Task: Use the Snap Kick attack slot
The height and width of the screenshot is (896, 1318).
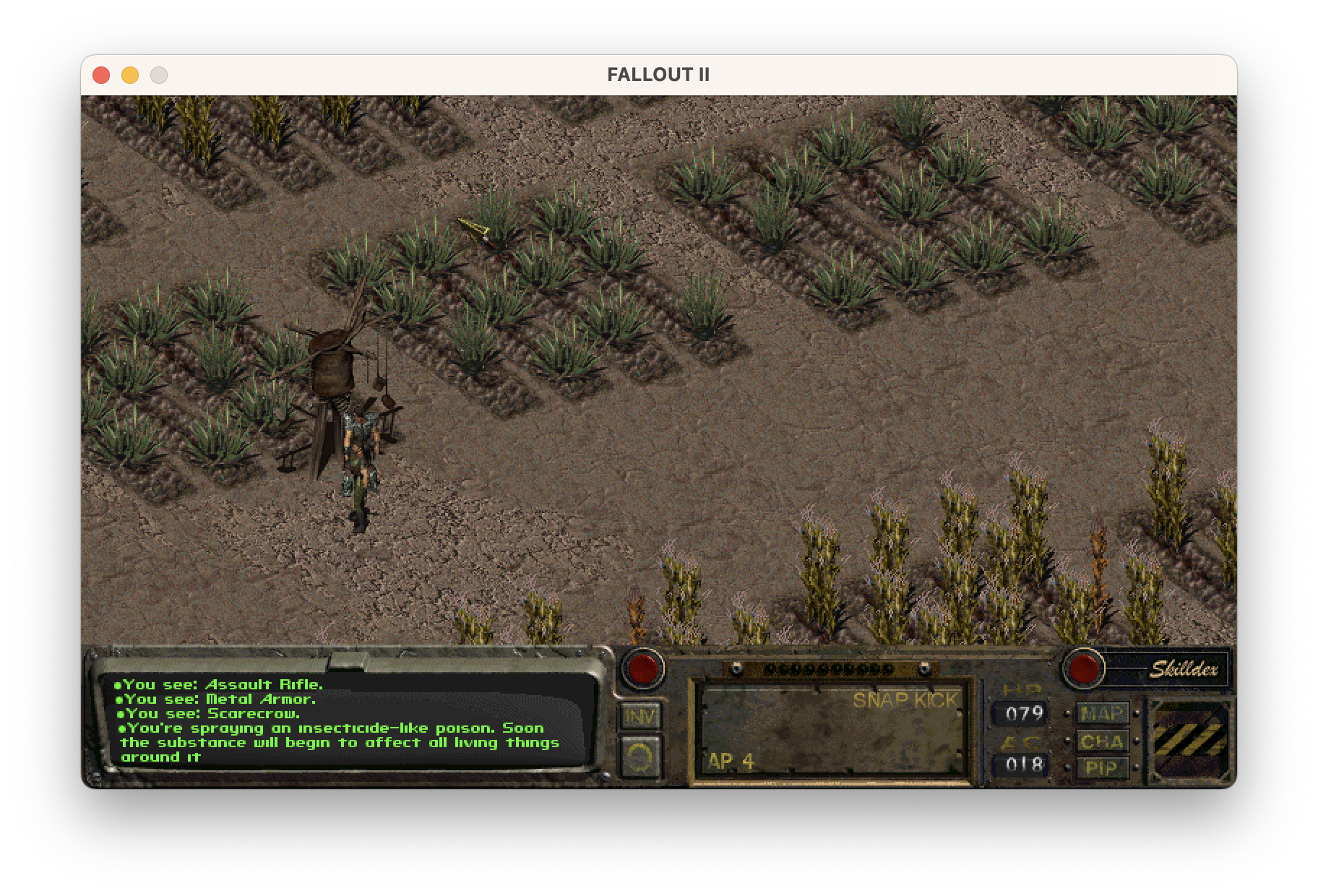Action: (832, 731)
